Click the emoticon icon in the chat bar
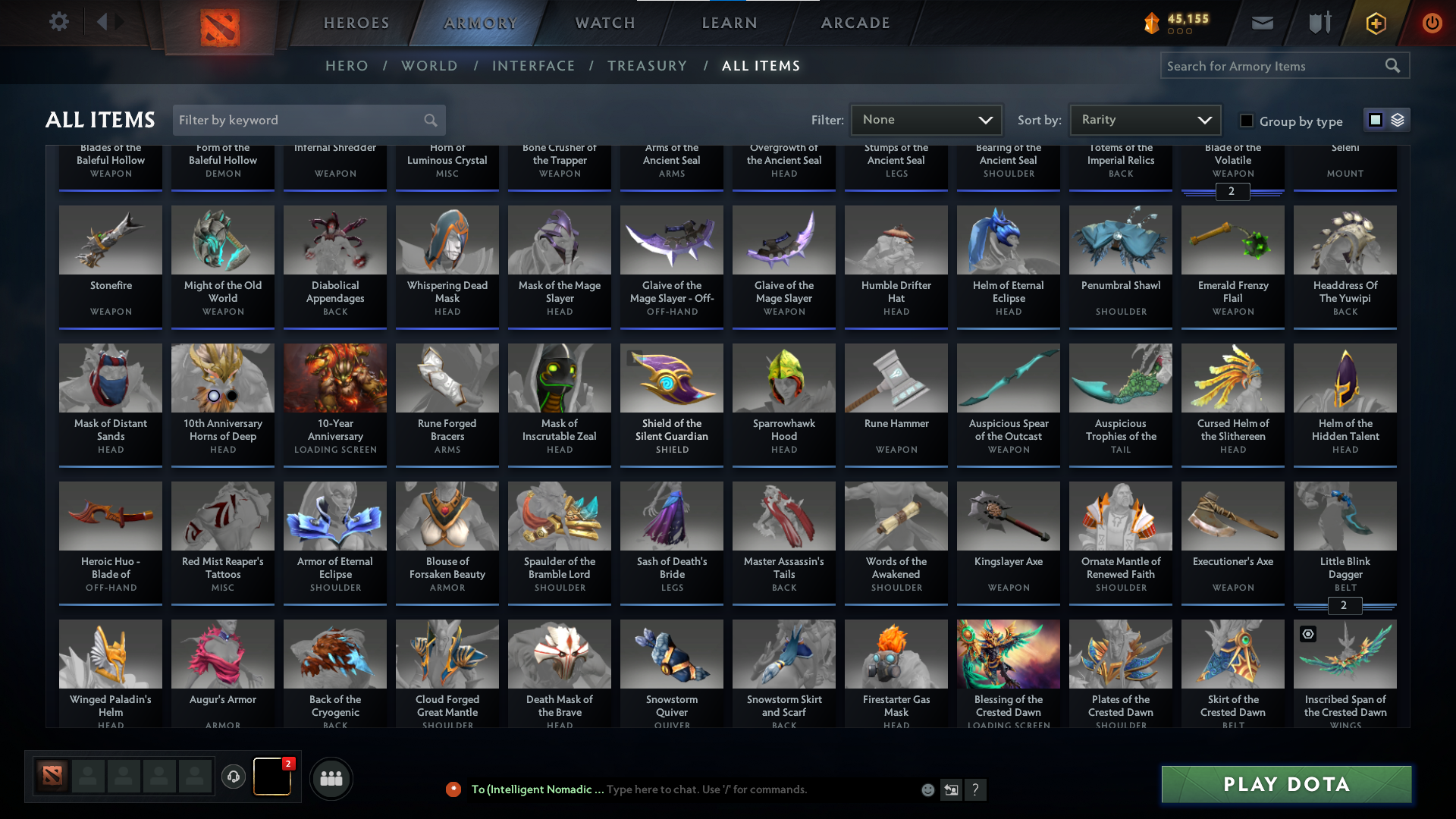 [x=927, y=789]
